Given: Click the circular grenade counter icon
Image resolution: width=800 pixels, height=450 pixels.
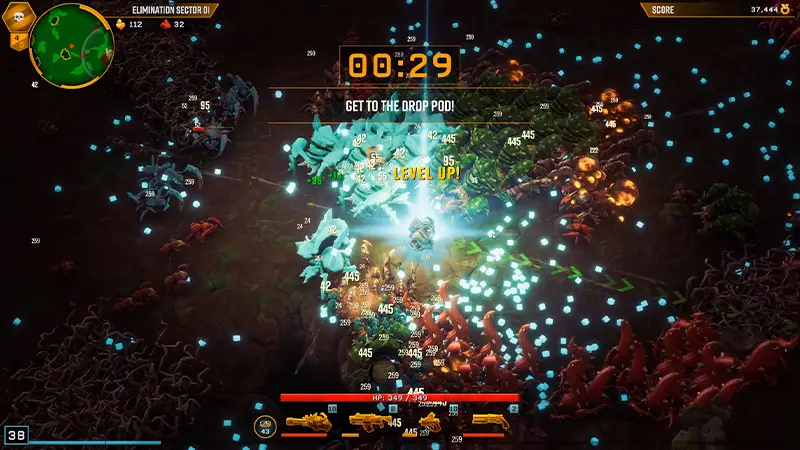Looking at the screenshot, I should (x=265, y=424).
